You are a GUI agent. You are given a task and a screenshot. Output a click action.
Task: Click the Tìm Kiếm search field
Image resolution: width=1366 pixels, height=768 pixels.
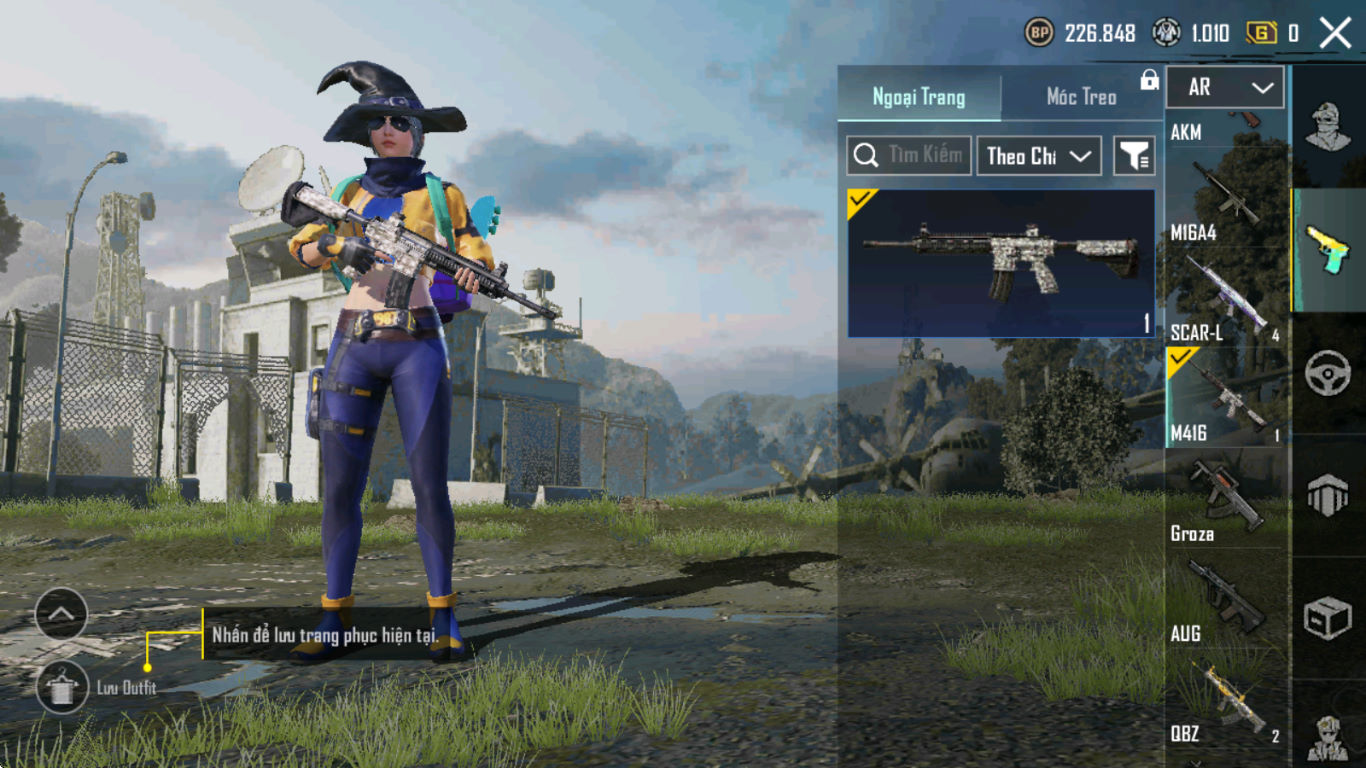pyautogui.click(x=909, y=156)
